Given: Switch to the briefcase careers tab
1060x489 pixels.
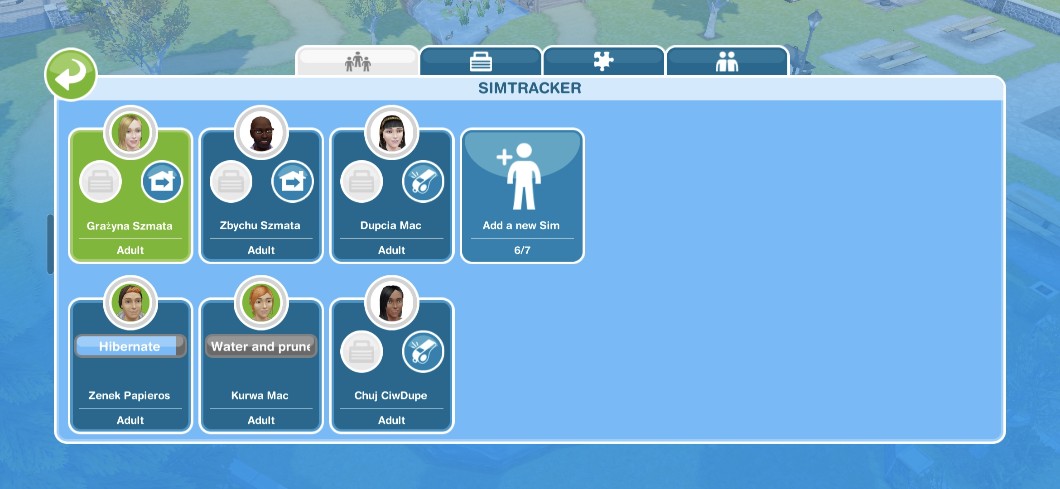Looking at the screenshot, I should coord(481,61).
